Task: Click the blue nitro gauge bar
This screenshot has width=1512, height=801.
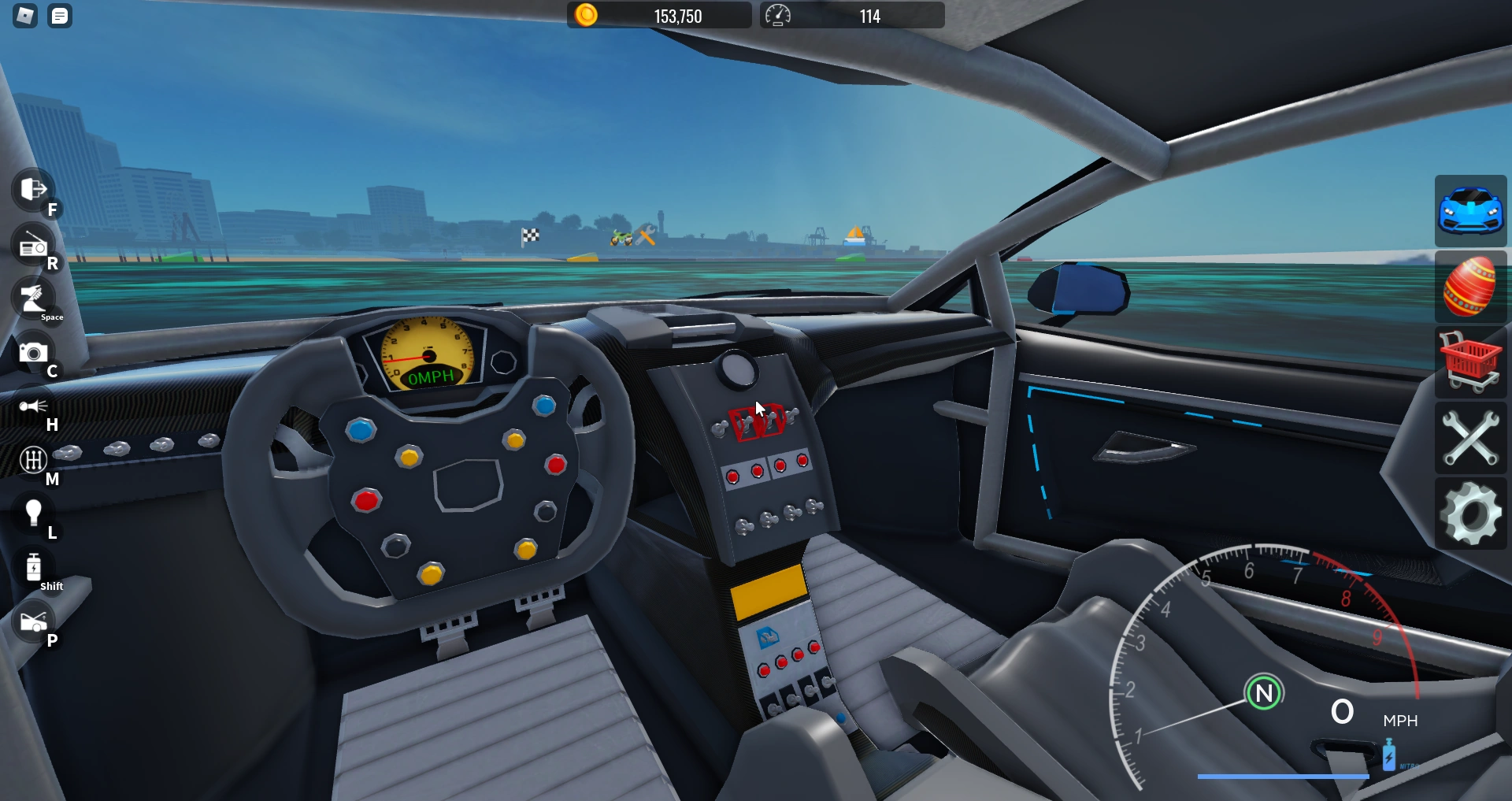Action: point(1284,777)
